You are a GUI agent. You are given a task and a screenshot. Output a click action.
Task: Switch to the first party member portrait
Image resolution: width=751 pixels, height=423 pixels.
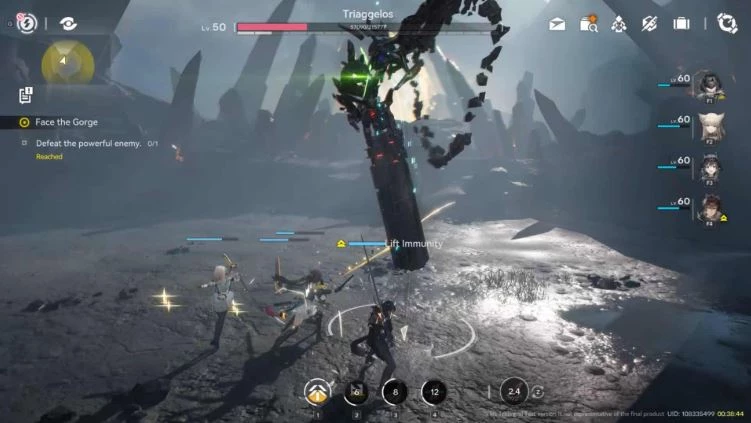(x=712, y=86)
